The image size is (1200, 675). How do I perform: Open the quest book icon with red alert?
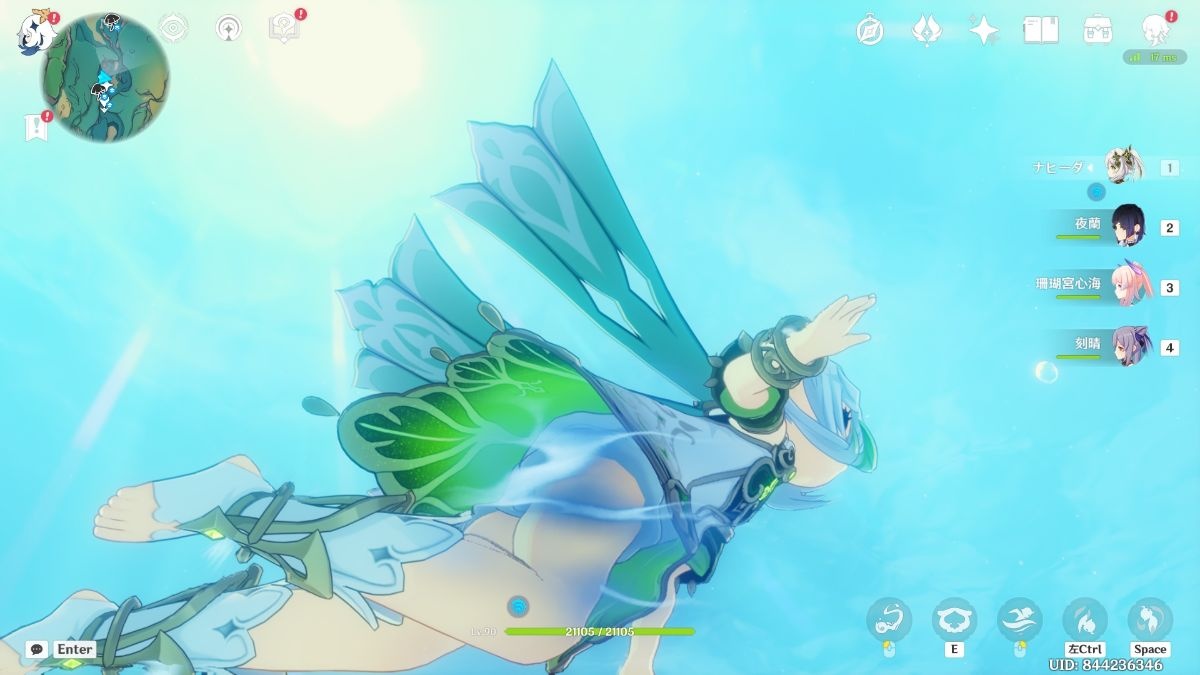(284, 28)
